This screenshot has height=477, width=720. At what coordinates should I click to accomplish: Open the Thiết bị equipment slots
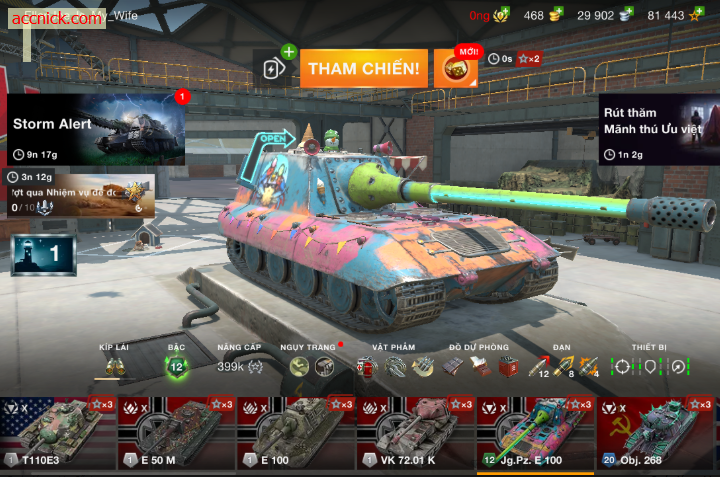[x=650, y=367]
